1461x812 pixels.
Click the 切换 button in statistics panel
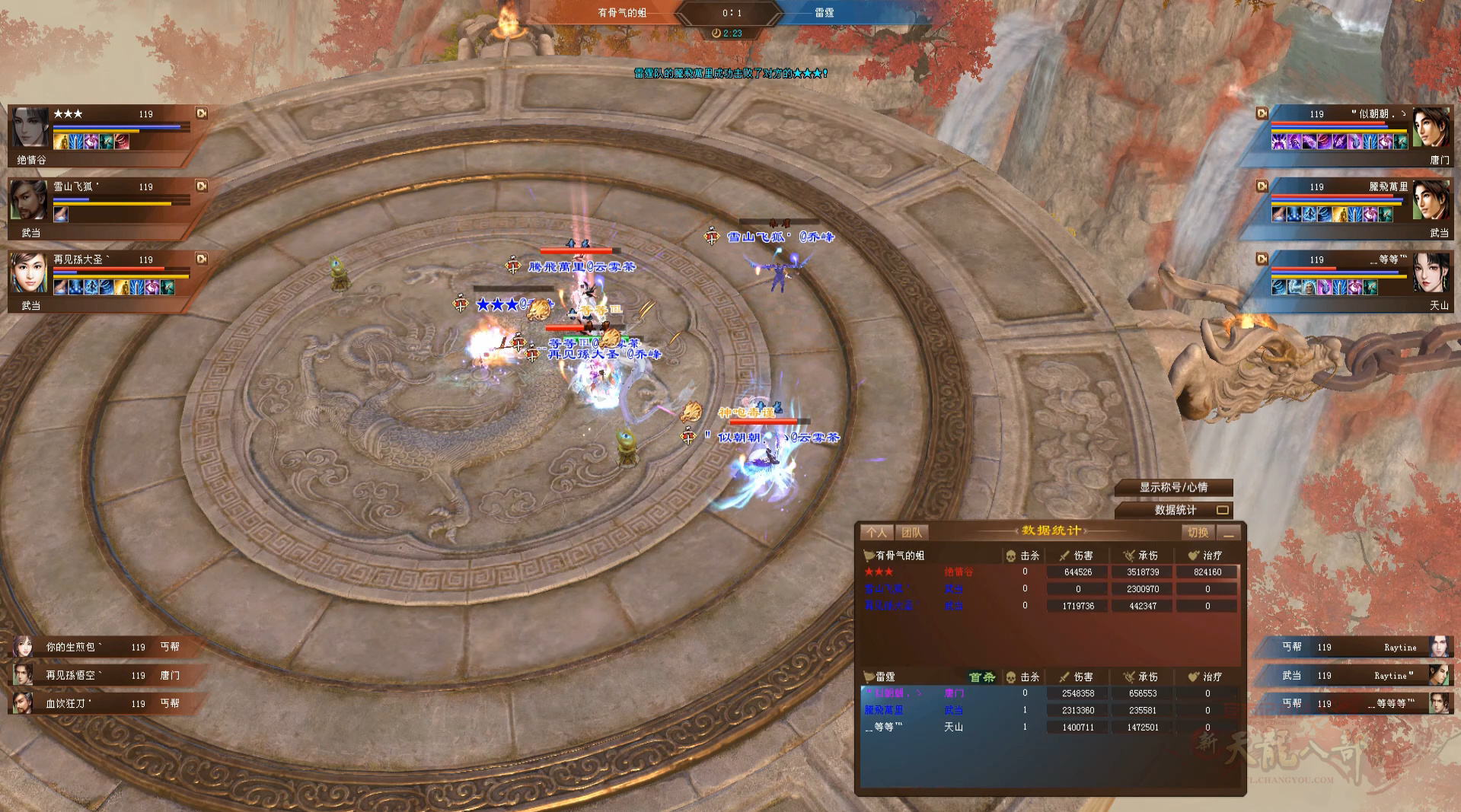pos(1198,533)
